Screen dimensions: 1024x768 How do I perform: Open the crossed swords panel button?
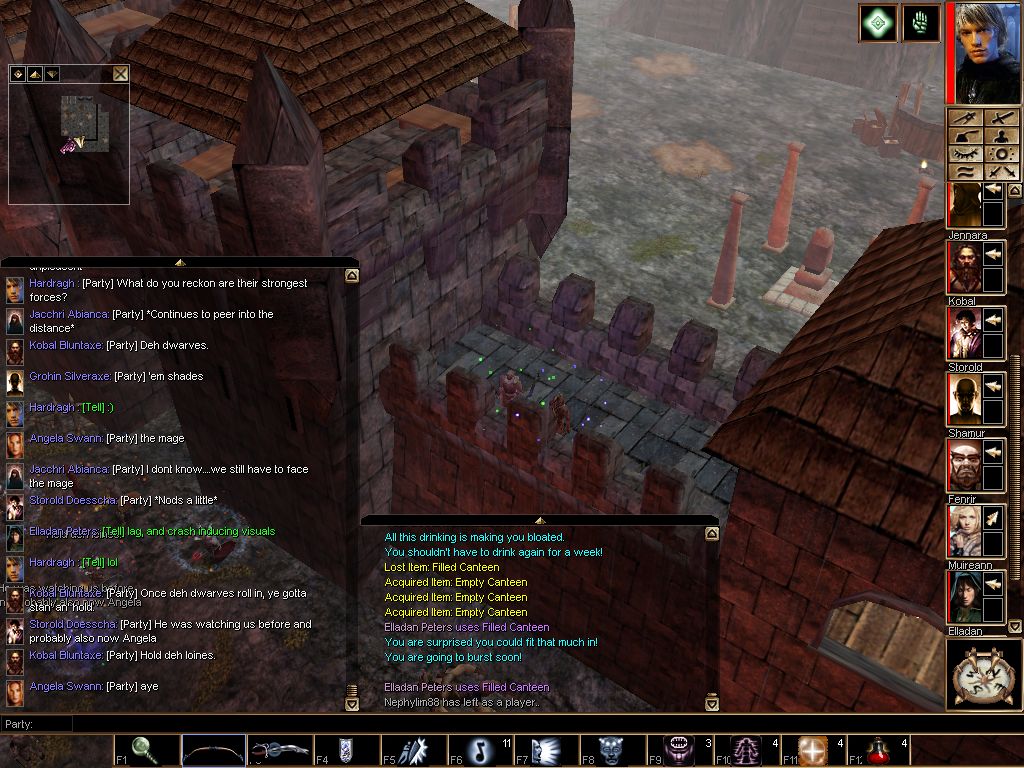click(x=1002, y=171)
